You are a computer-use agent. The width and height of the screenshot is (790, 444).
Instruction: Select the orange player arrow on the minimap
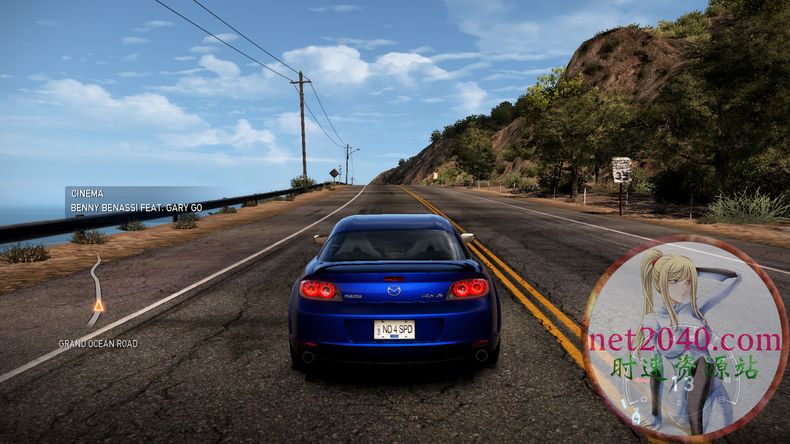[98, 305]
